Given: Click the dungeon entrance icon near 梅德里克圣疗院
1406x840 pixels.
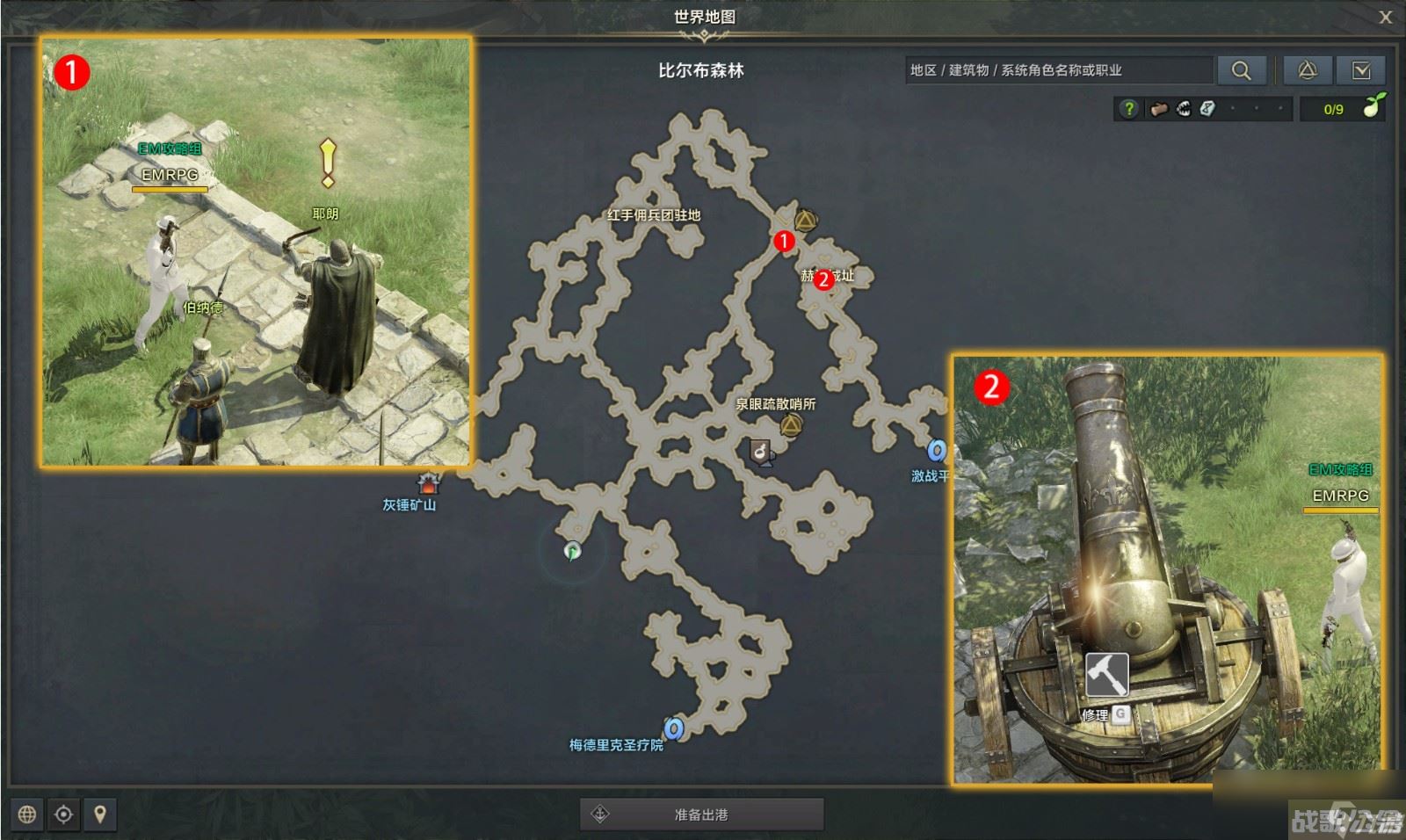Looking at the screenshot, I should (674, 728).
